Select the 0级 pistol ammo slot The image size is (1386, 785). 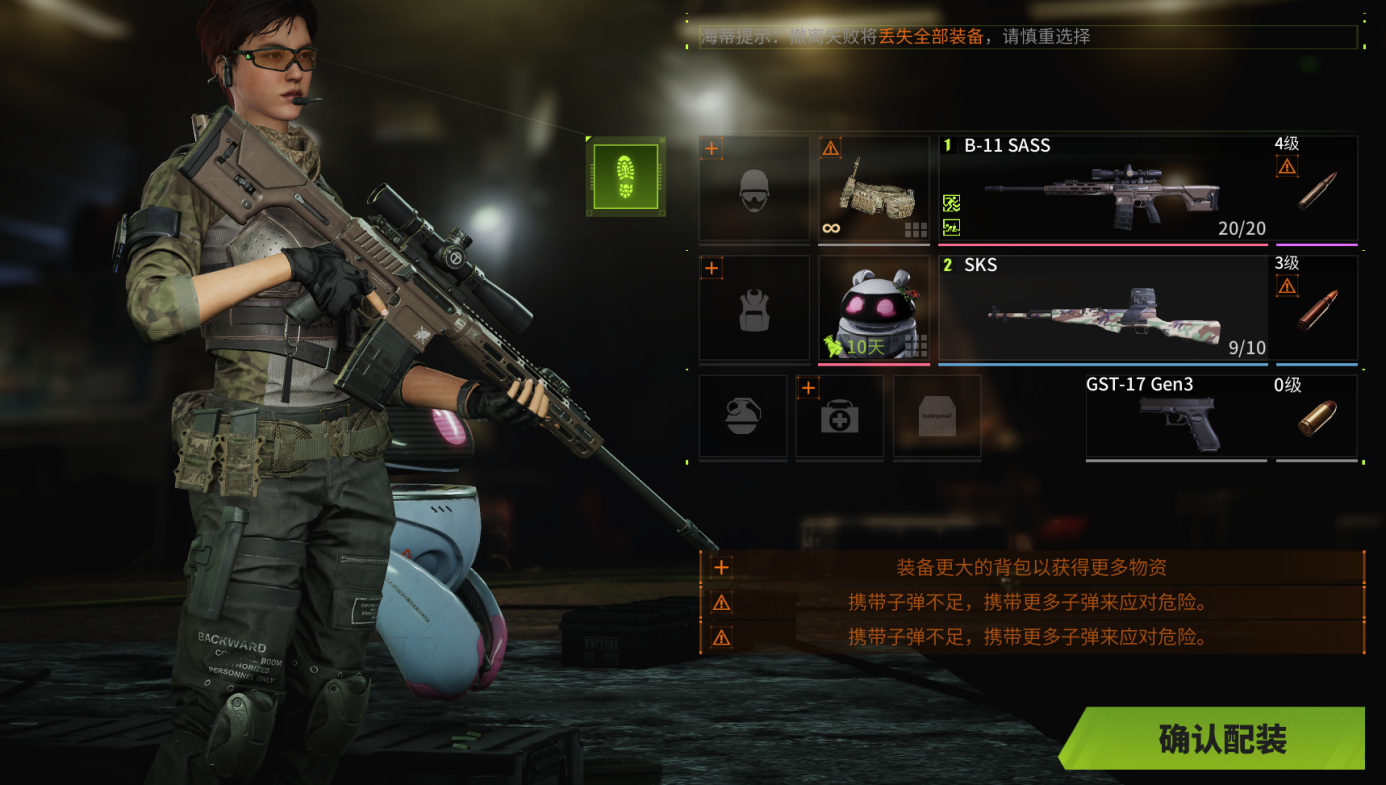coord(1317,417)
